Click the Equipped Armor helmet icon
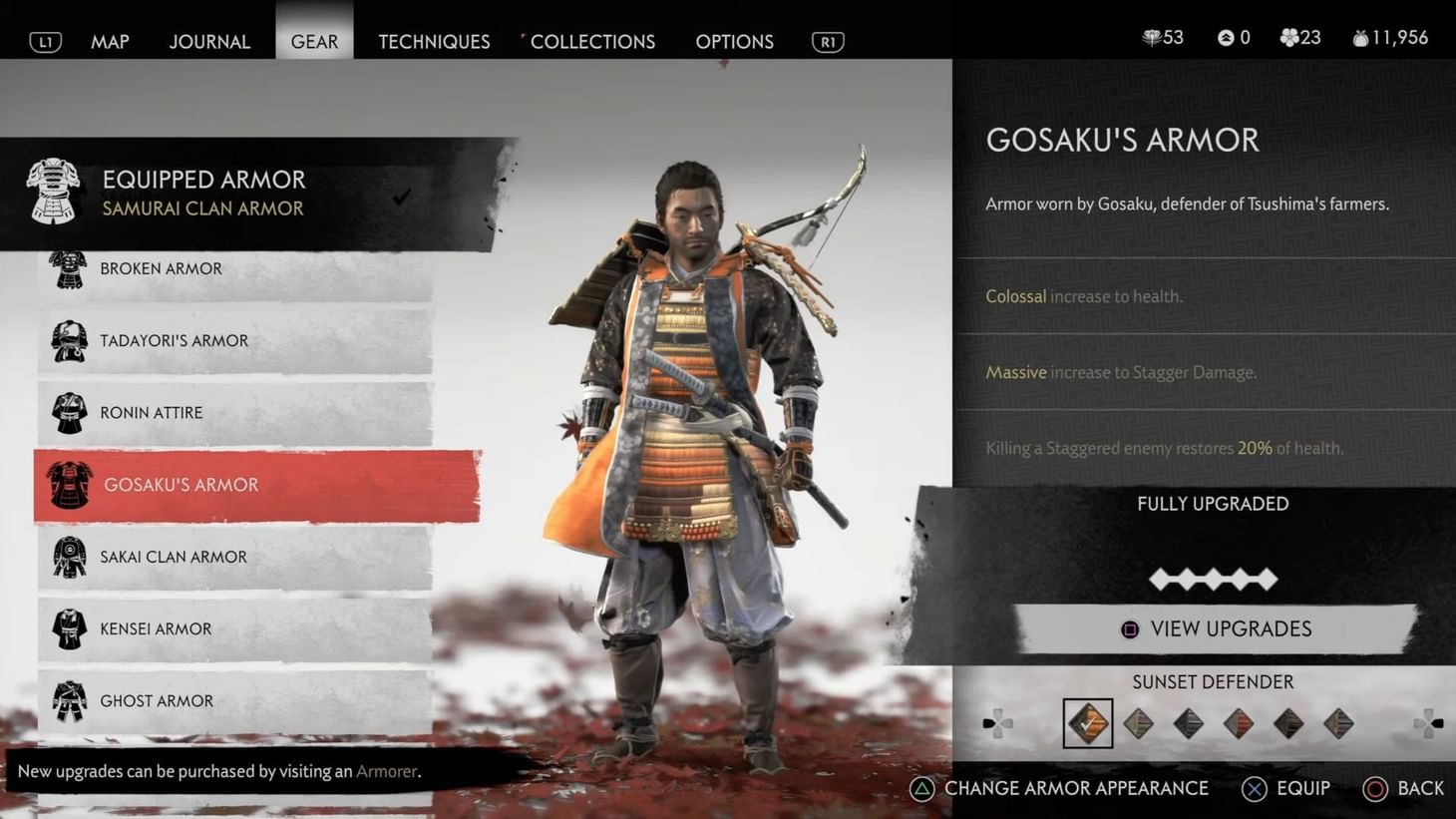 click(x=54, y=192)
